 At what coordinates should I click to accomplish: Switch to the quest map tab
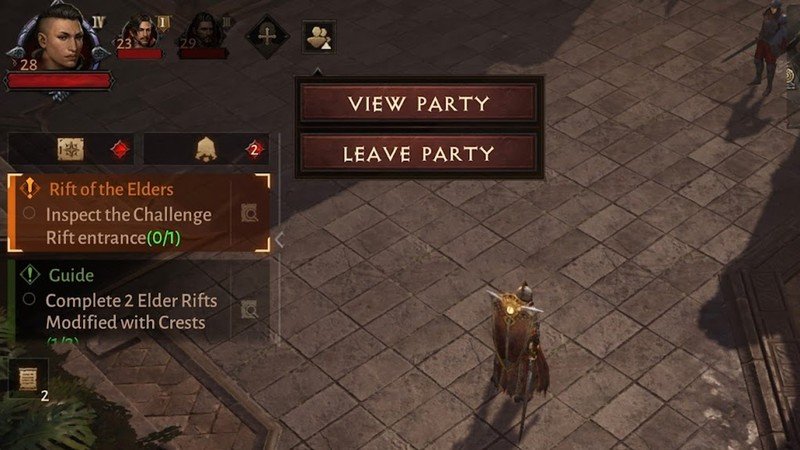click(71, 150)
